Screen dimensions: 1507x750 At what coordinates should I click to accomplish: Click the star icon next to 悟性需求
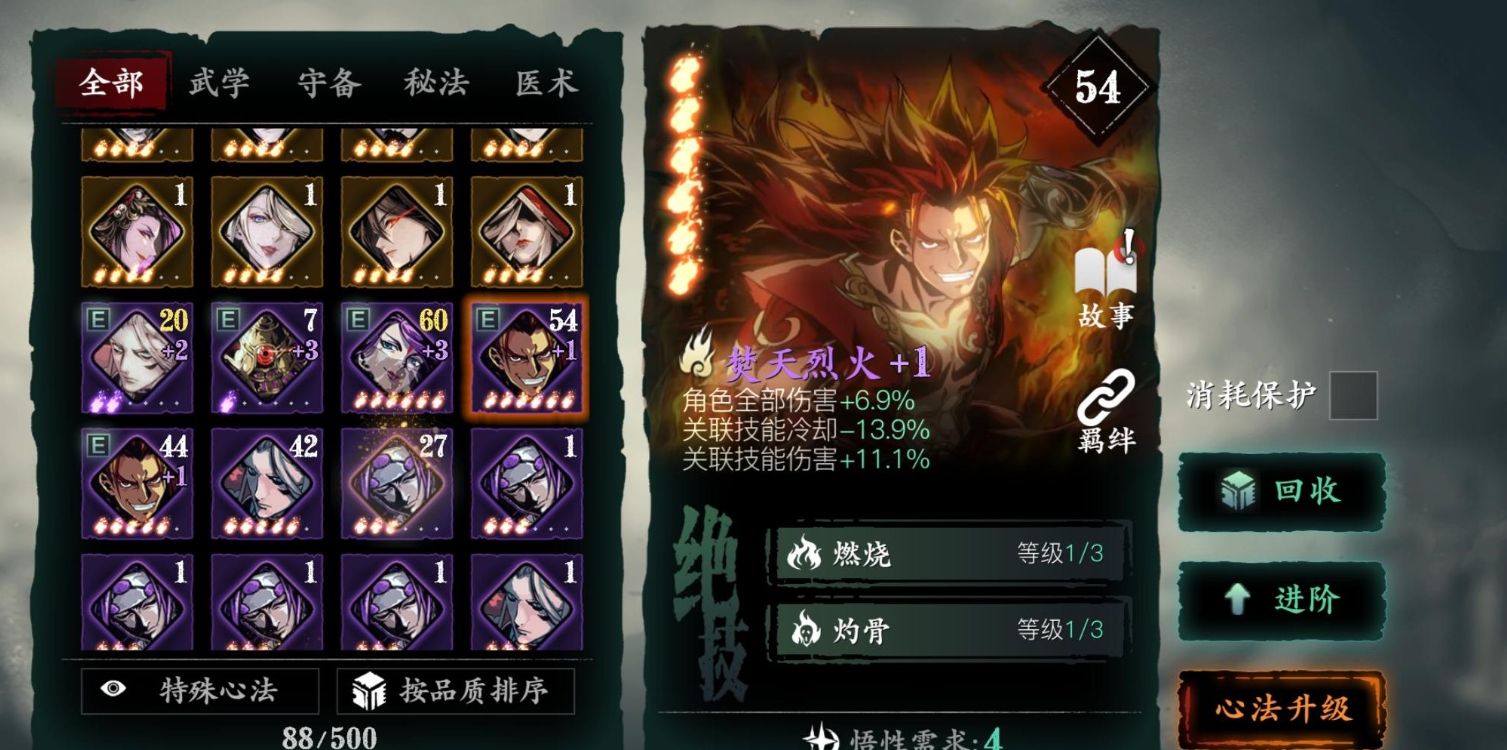824,739
